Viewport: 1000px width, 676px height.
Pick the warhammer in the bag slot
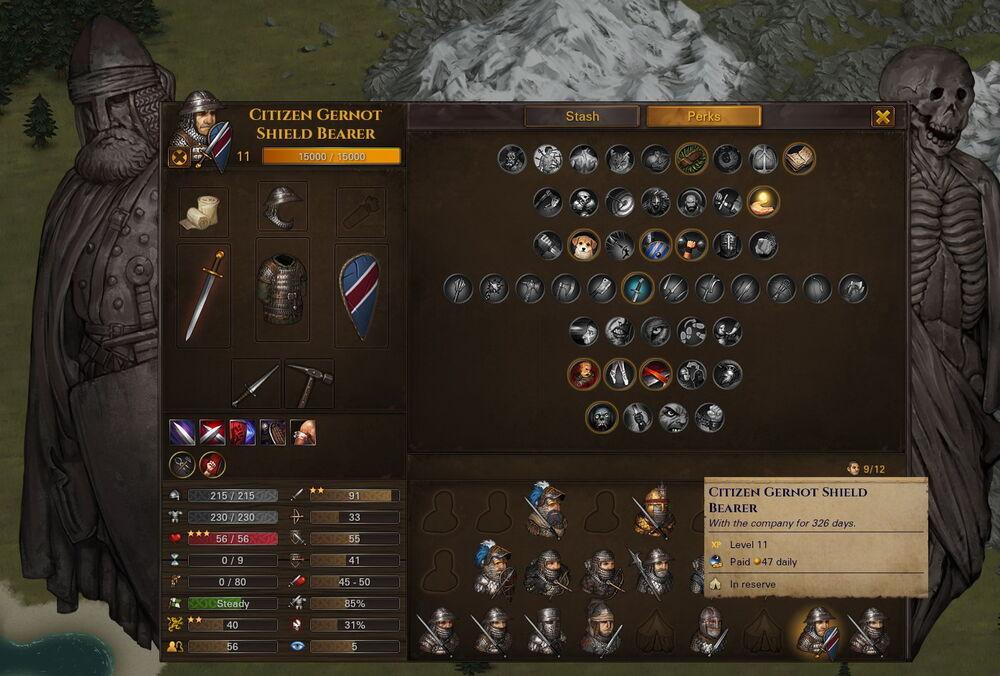309,384
